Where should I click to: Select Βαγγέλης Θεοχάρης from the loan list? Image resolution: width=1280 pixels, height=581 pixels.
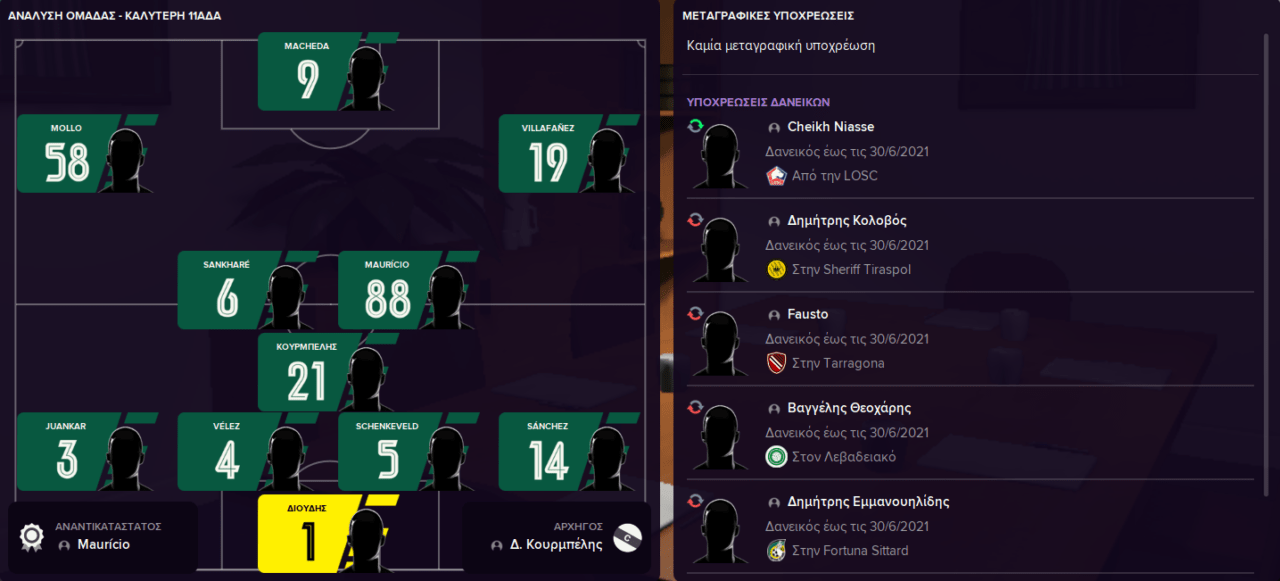point(848,408)
